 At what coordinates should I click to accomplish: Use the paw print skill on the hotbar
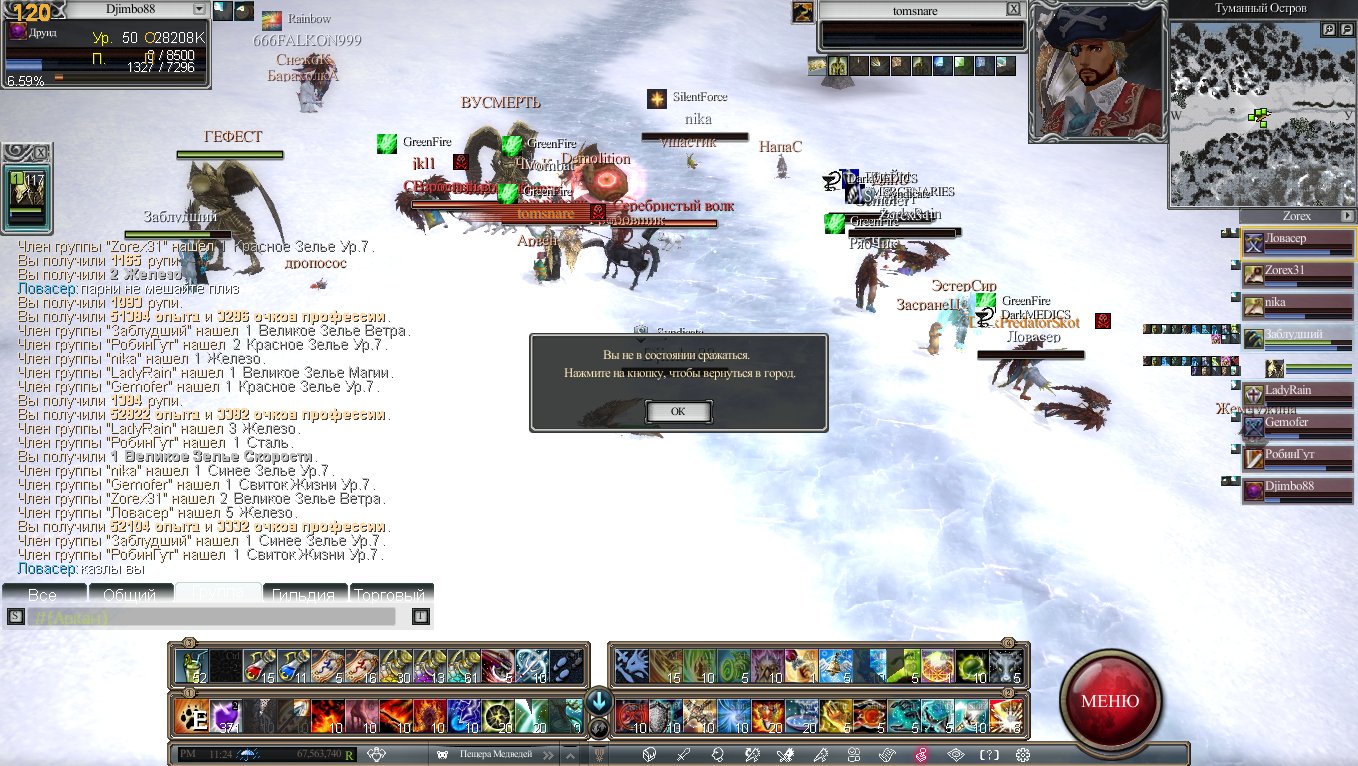[190, 716]
